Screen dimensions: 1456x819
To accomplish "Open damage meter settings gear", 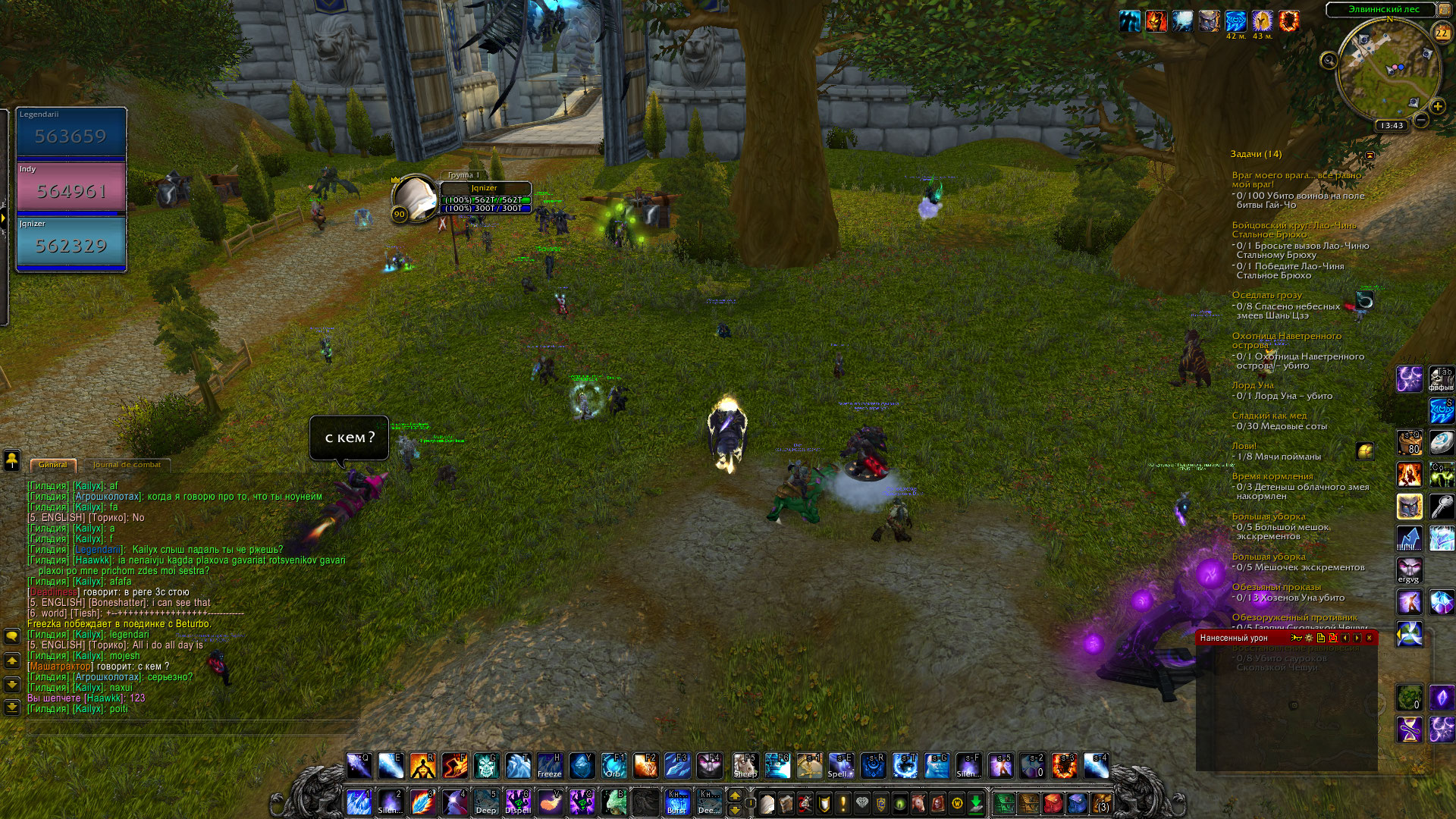I will coord(1309,638).
